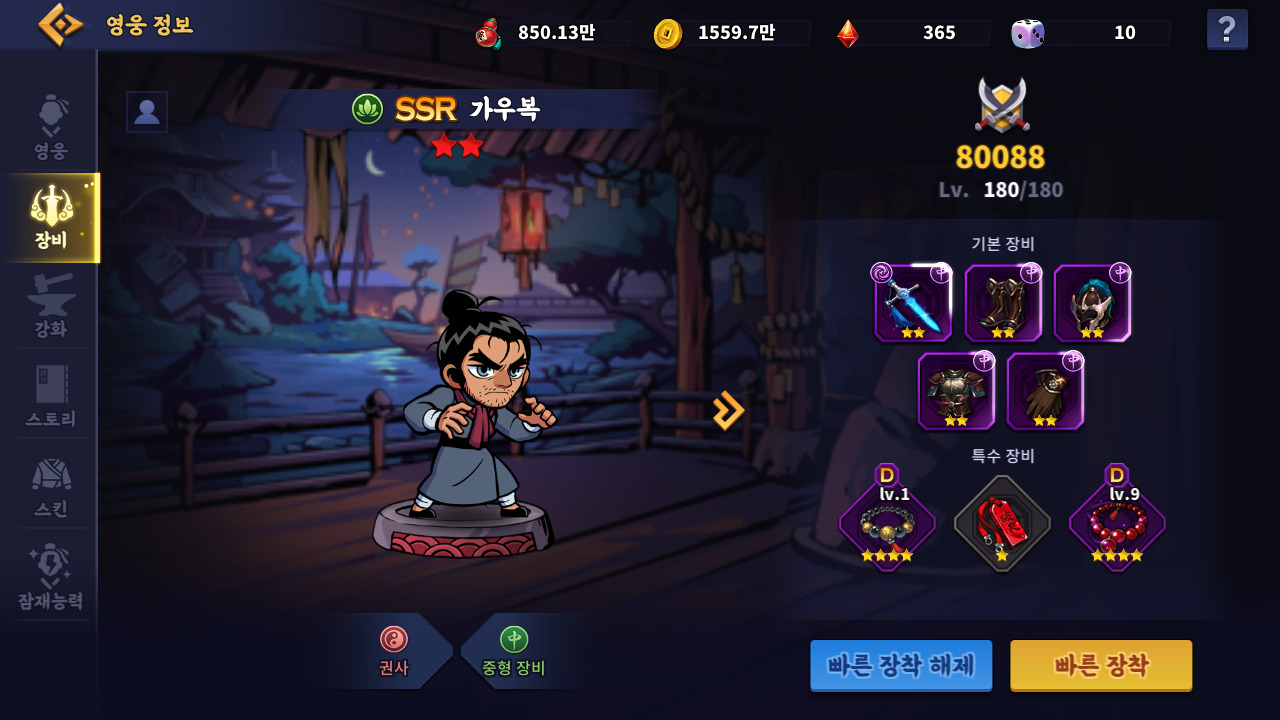1280x720 pixels.
Task: Select the equipped blue sword slot
Action: pyautogui.click(x=913, y=303)
